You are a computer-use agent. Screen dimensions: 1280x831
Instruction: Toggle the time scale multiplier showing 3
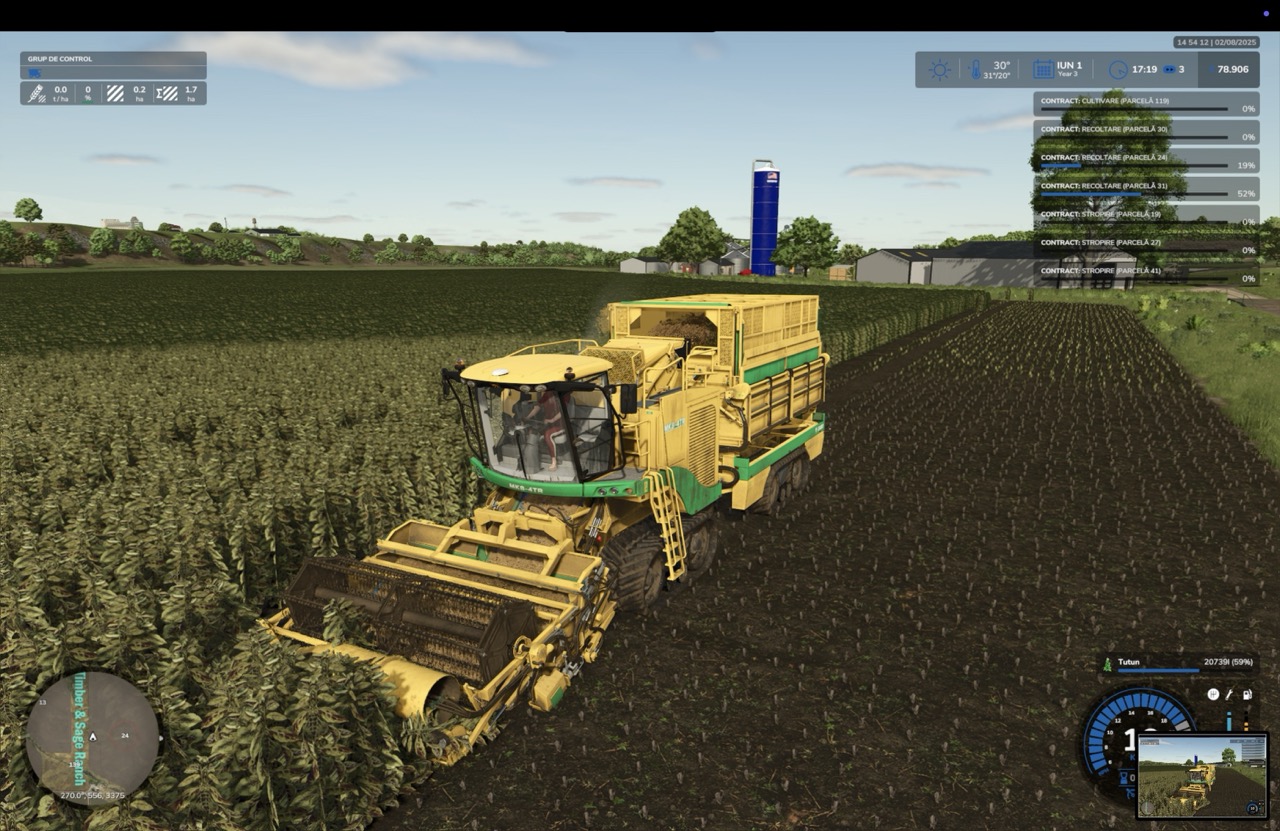[1170, 69]
